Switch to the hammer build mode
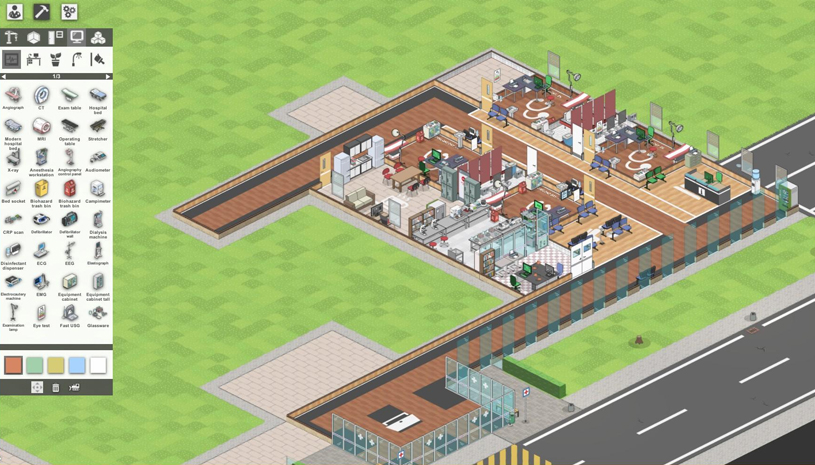This screenshot has width=815, height=465. point(42,12)
